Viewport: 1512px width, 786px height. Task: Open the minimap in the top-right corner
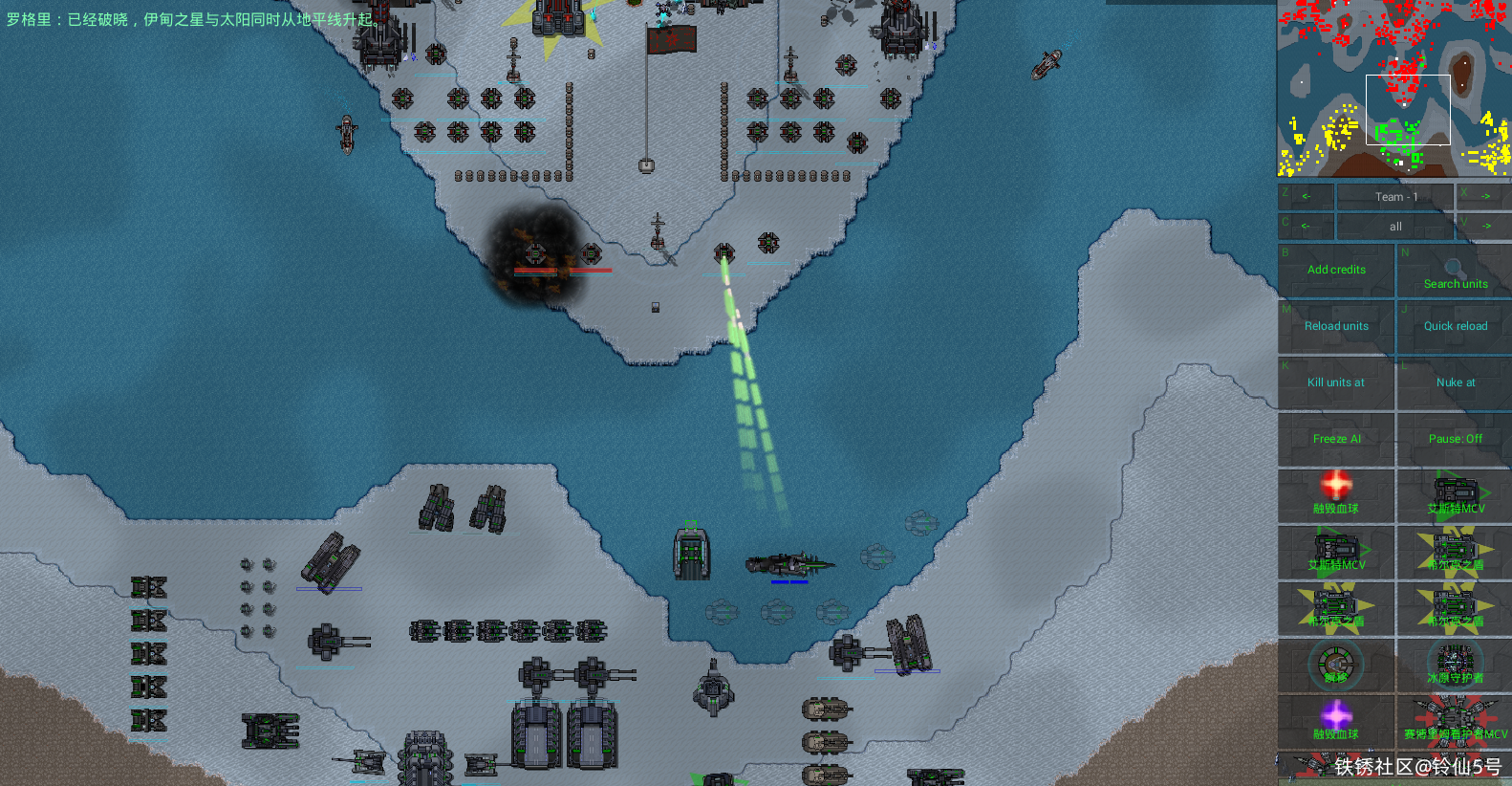1394,88
